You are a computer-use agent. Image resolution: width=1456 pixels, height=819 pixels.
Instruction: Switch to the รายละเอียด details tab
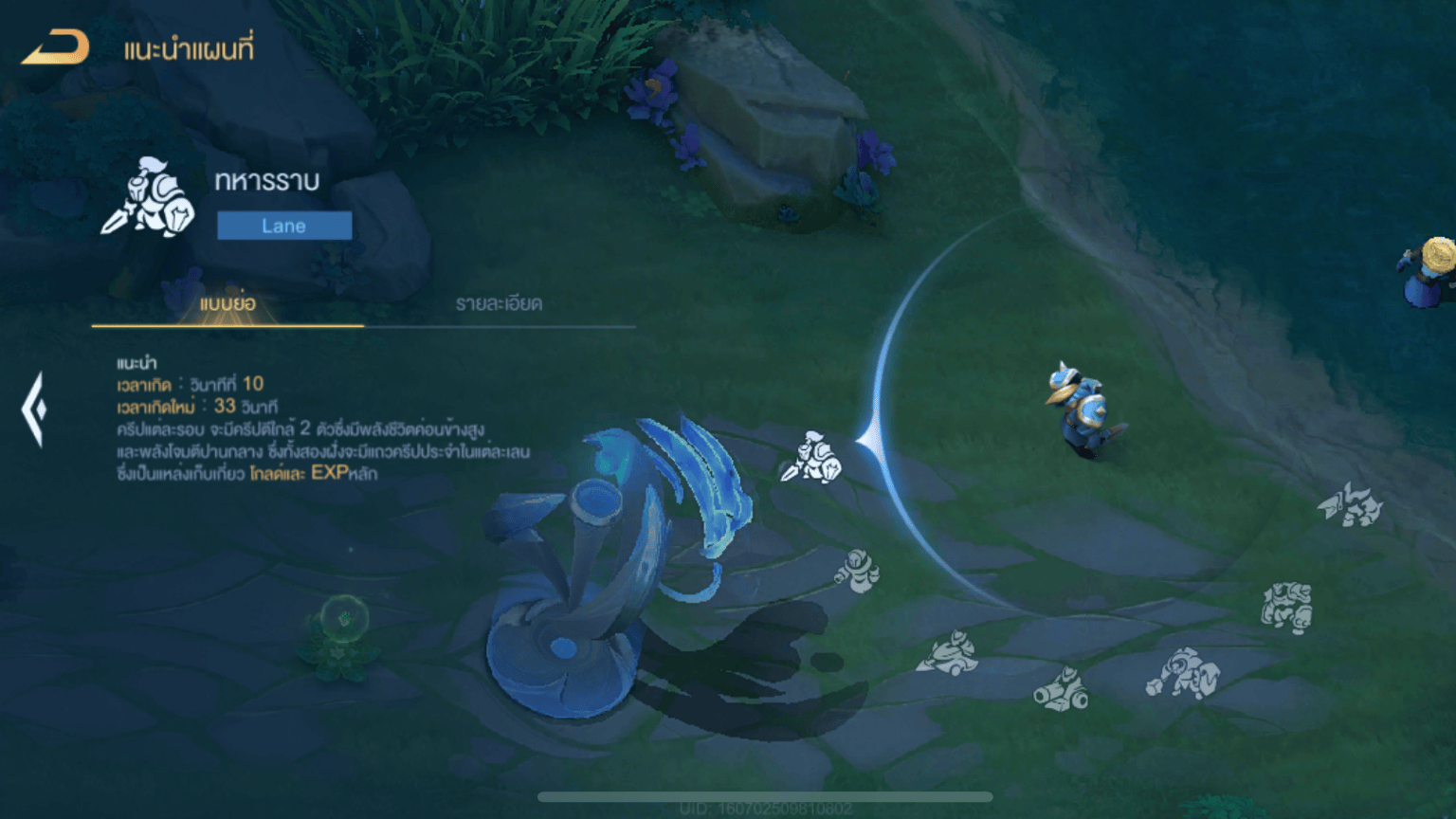pyautogui.click(x=499, y=304)
